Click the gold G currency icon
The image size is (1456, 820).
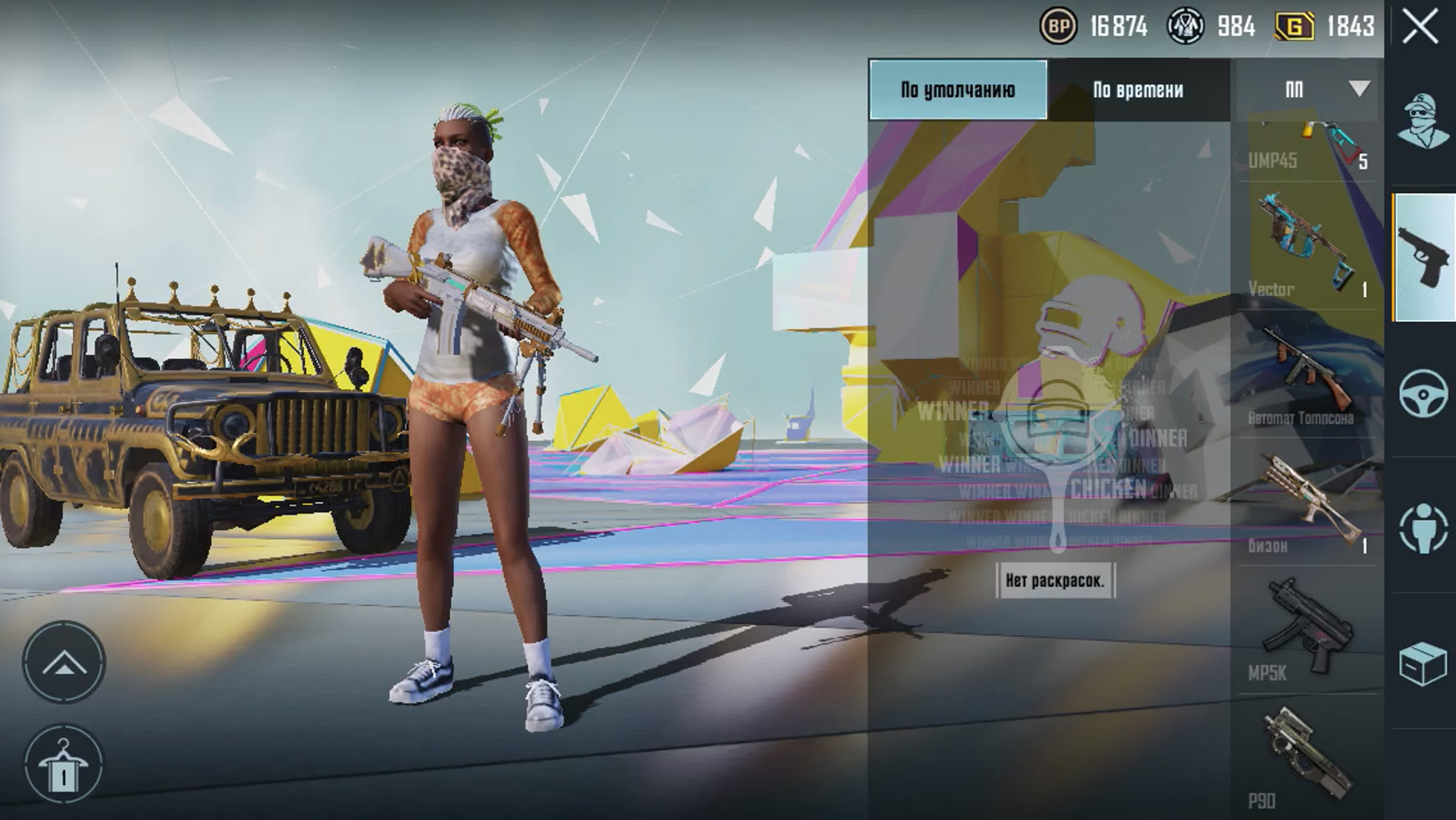[1294, 27]
